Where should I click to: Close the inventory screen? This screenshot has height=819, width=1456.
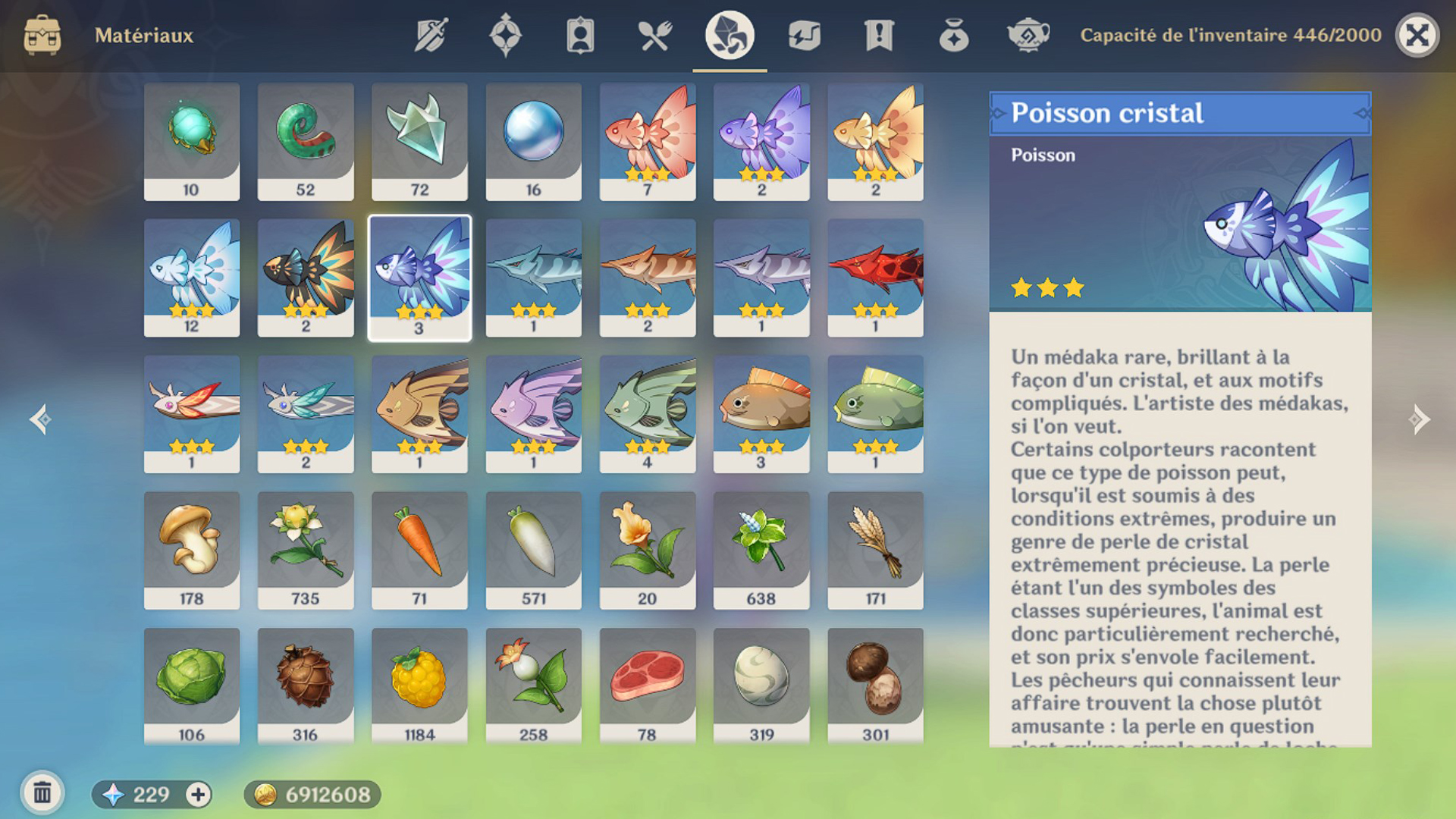(1417, 36)
